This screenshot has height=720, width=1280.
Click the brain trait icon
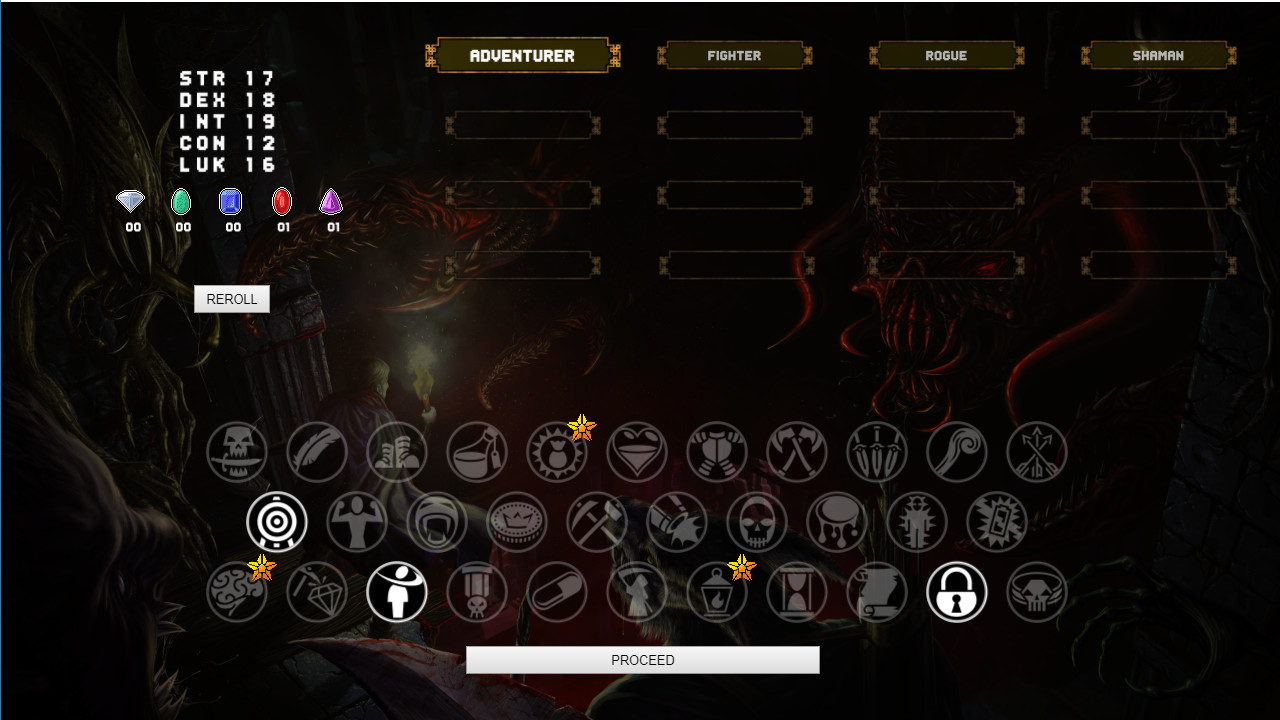pyautogui.click(x=237, y=591)
